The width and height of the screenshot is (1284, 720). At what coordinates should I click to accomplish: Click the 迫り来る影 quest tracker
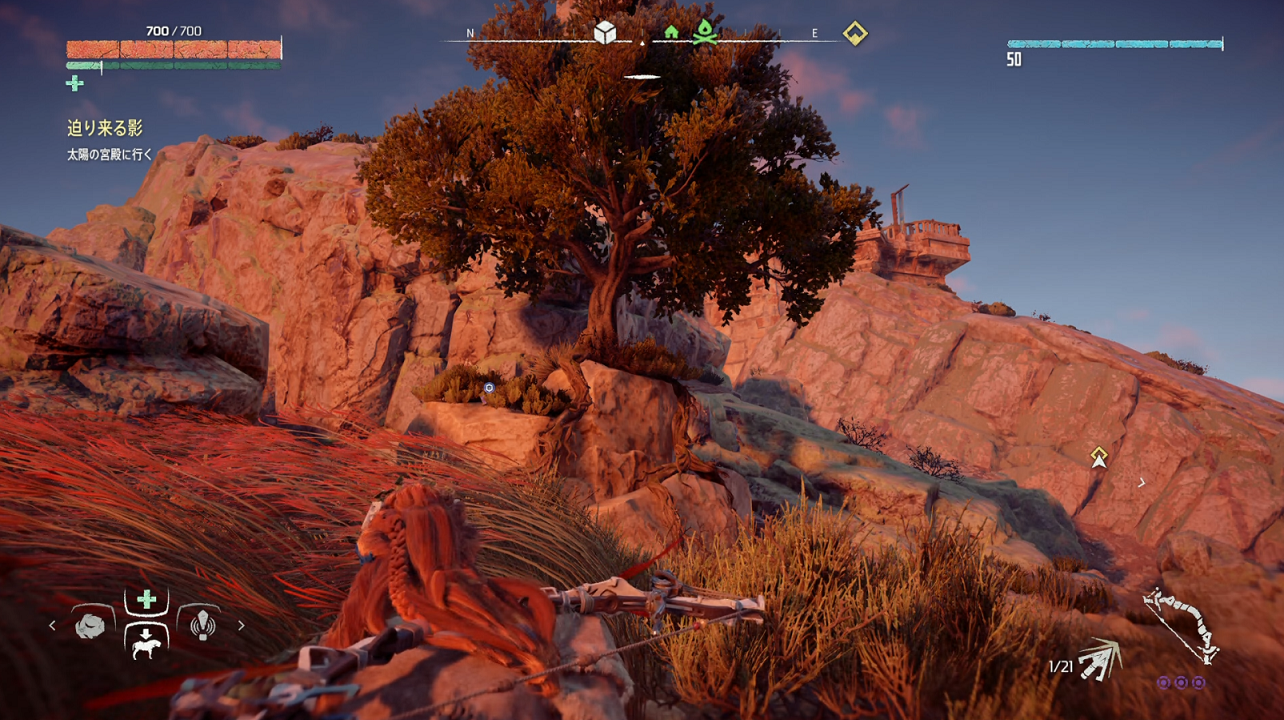point(105,128)
